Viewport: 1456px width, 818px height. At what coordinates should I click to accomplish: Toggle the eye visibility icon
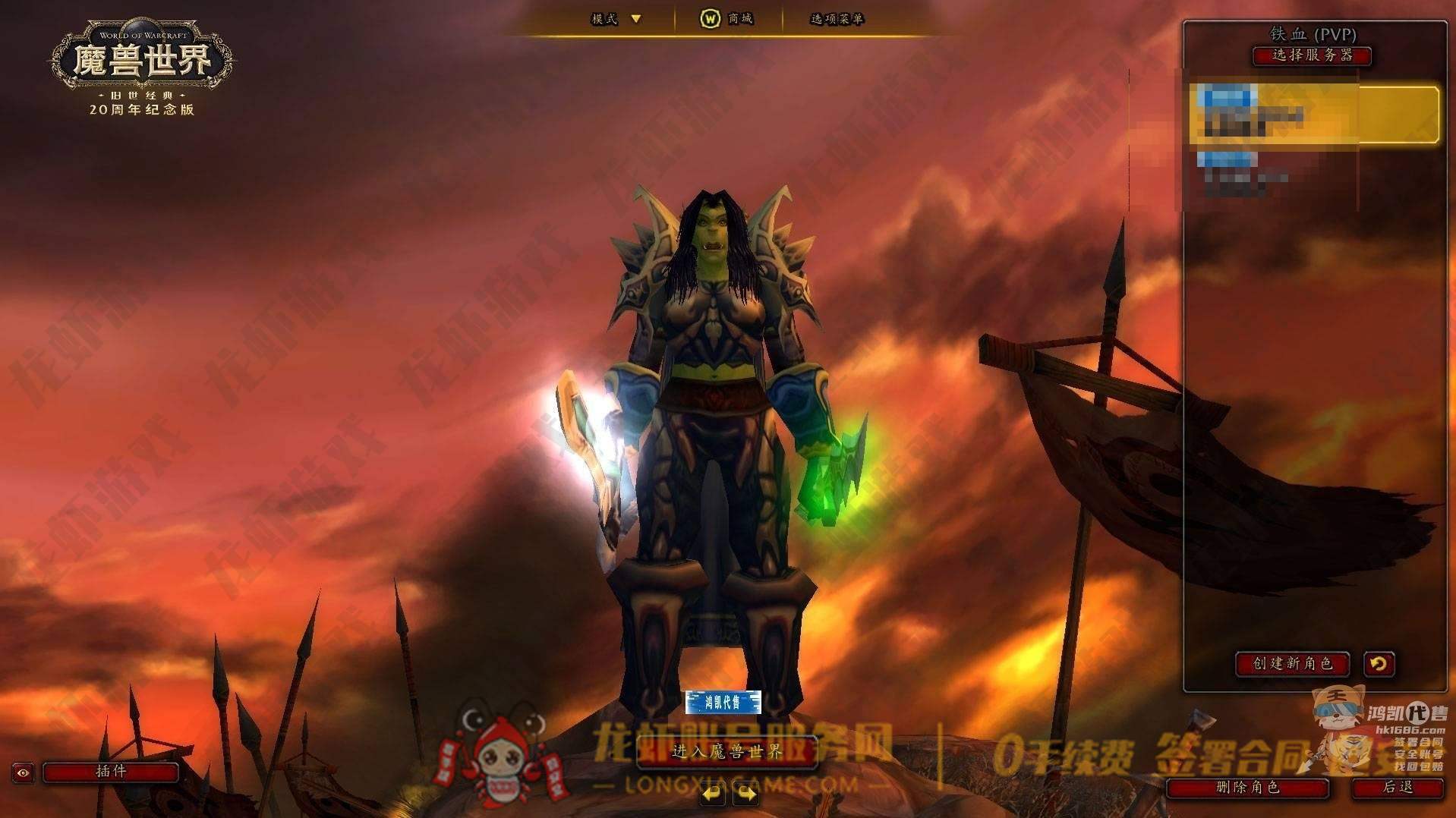[24, 772]
